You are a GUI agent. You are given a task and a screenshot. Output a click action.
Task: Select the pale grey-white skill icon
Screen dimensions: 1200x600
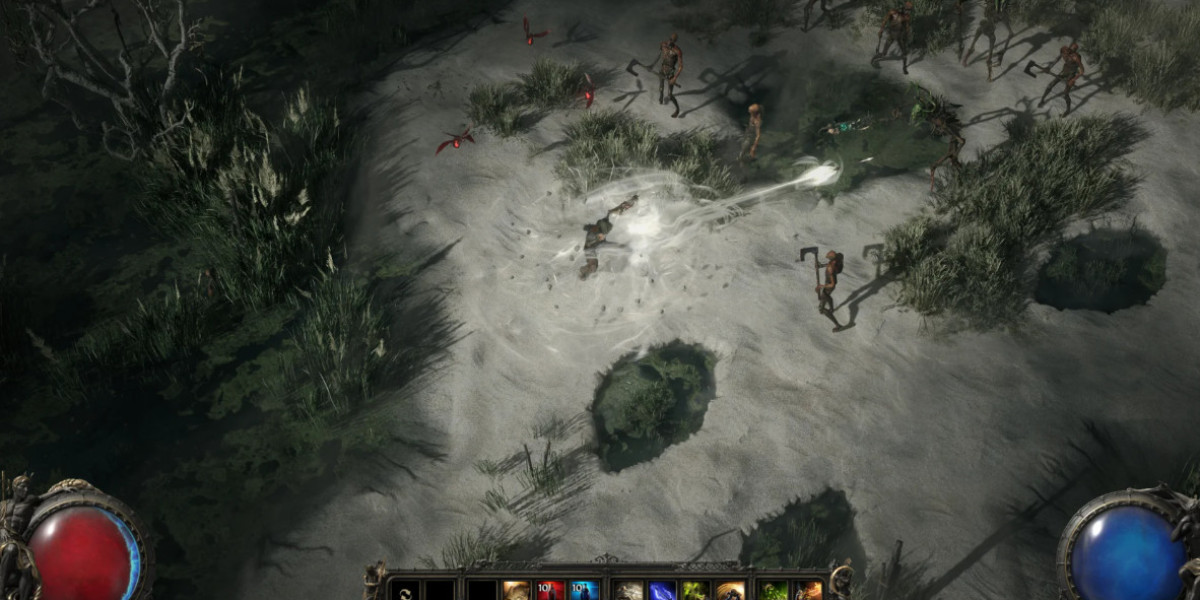click(628, 591)
